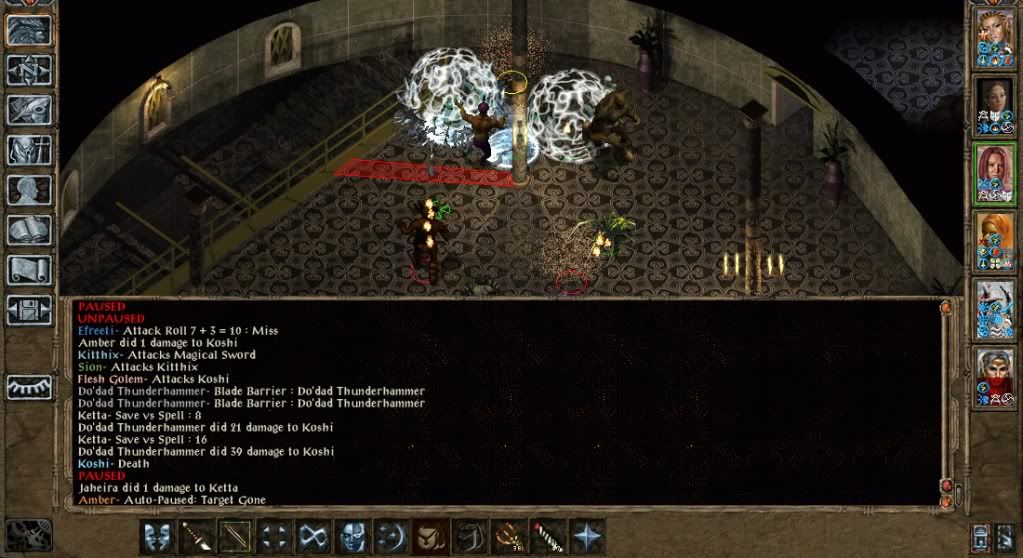Open the four-point star special abilities
Screen dimensions: 1023x558
click(585, 535)
